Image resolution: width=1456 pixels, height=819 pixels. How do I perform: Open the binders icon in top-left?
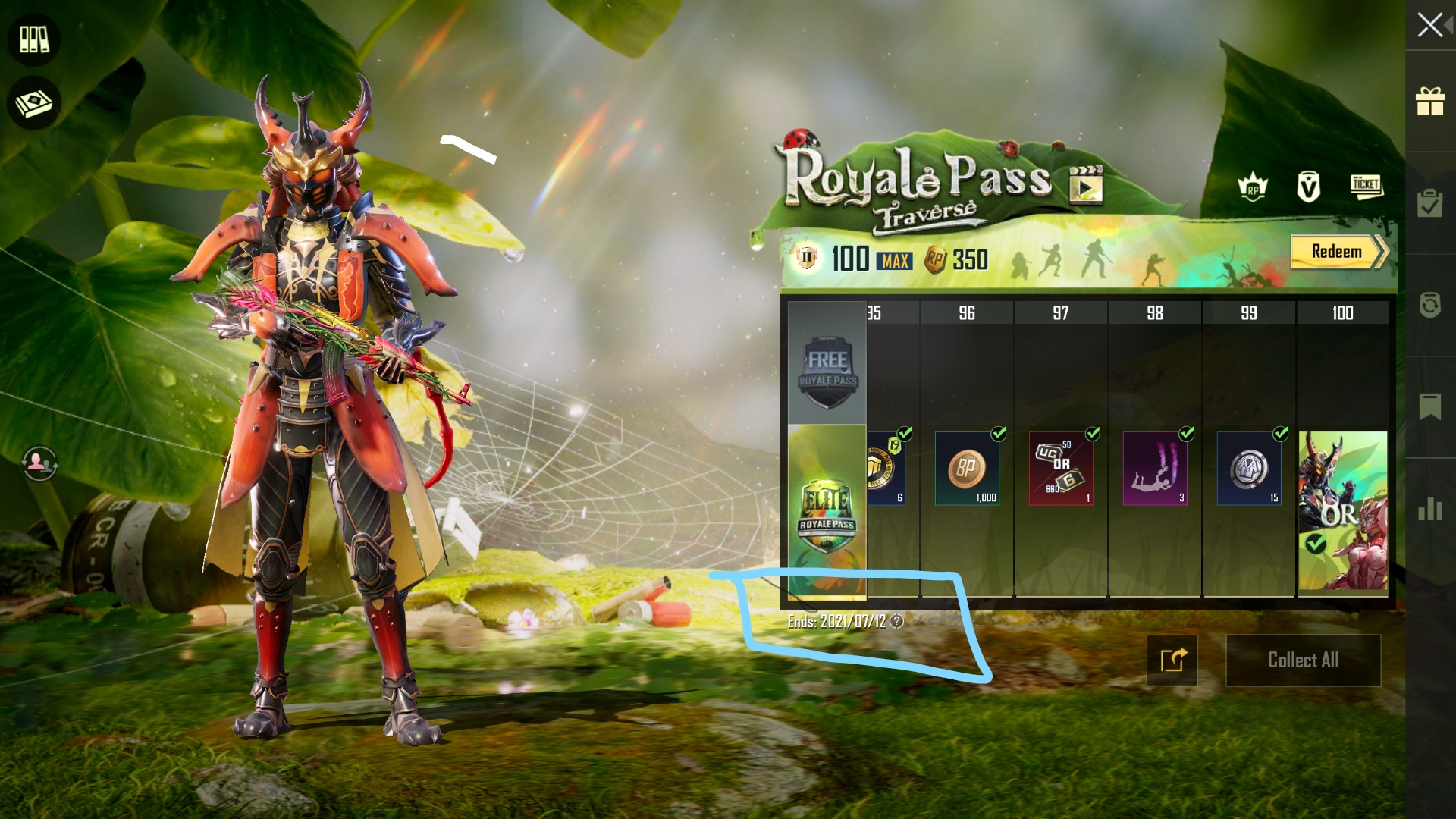coord(34,39)
